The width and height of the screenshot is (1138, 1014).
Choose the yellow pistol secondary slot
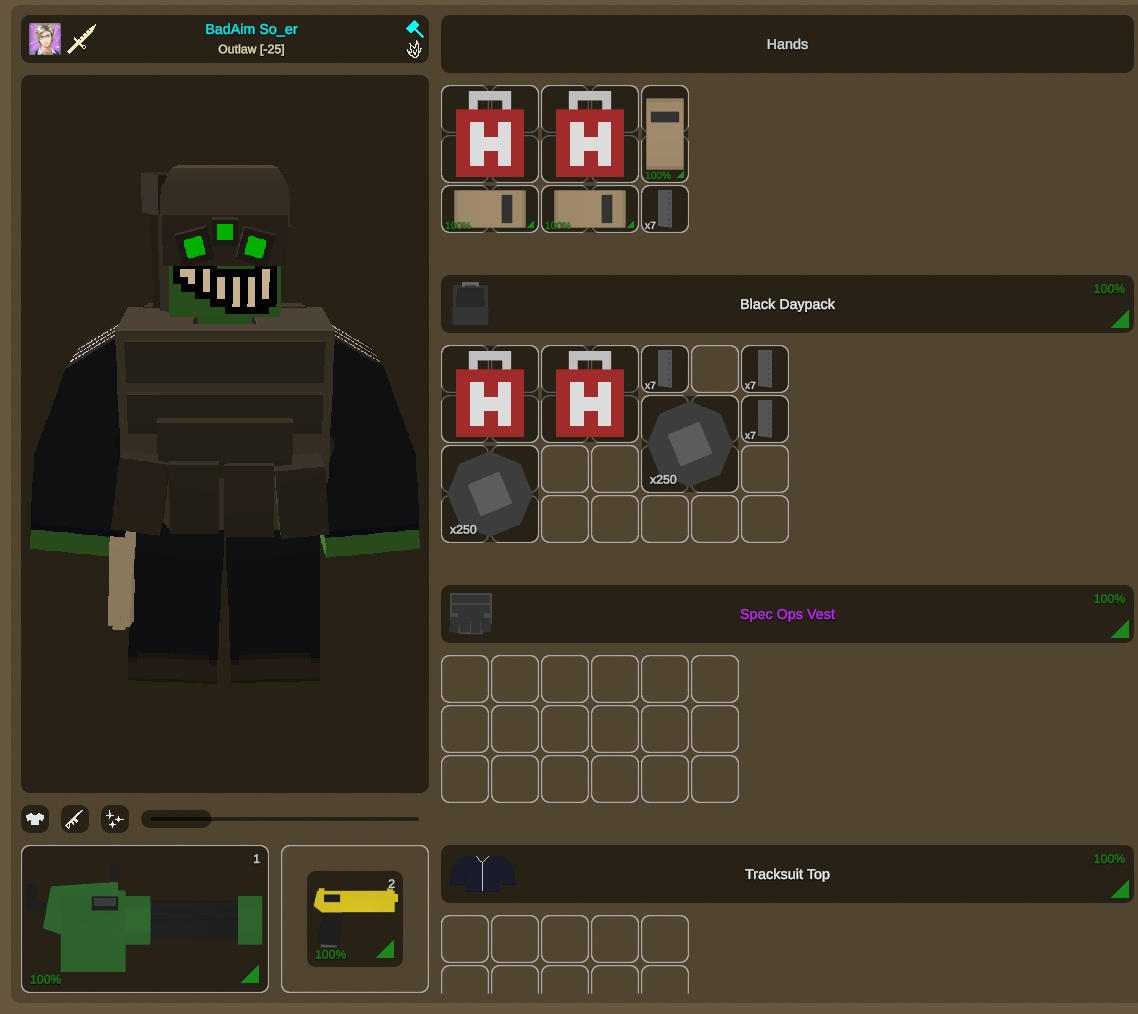tap(355, 919)
